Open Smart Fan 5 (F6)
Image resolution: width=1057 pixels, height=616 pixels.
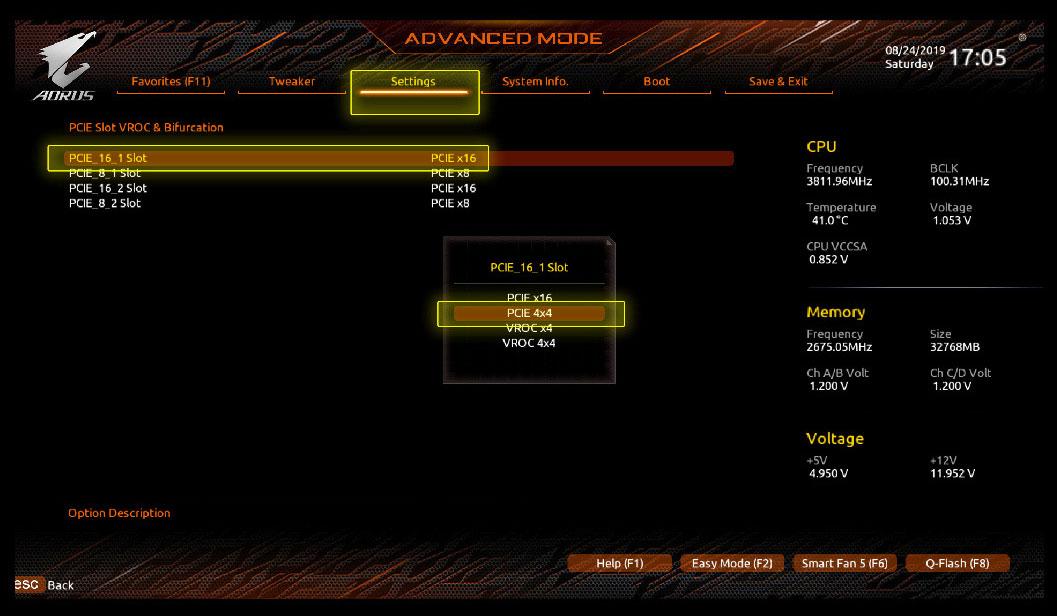(x=844, y=563)
